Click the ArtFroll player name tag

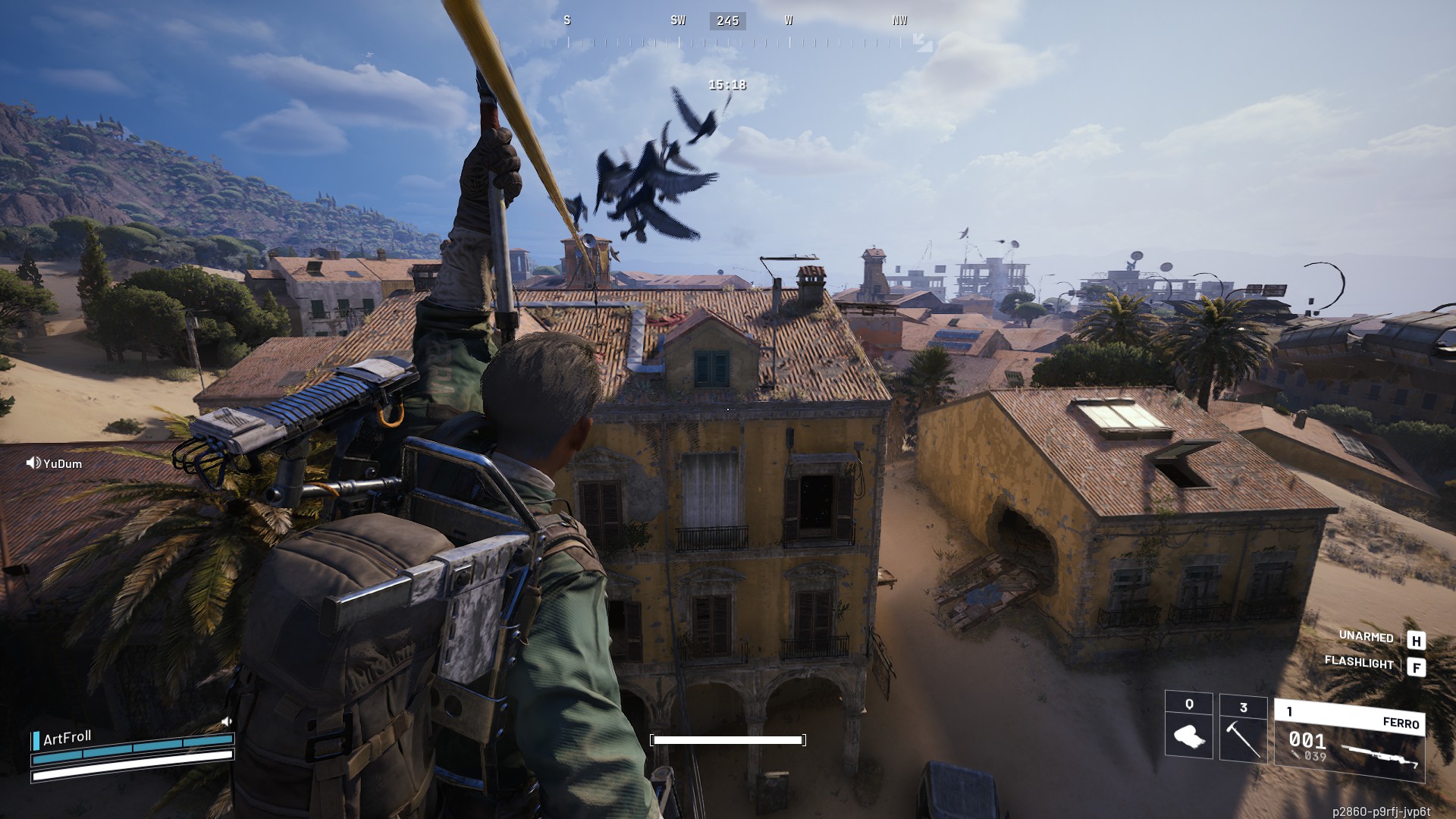tap(67, 738)
